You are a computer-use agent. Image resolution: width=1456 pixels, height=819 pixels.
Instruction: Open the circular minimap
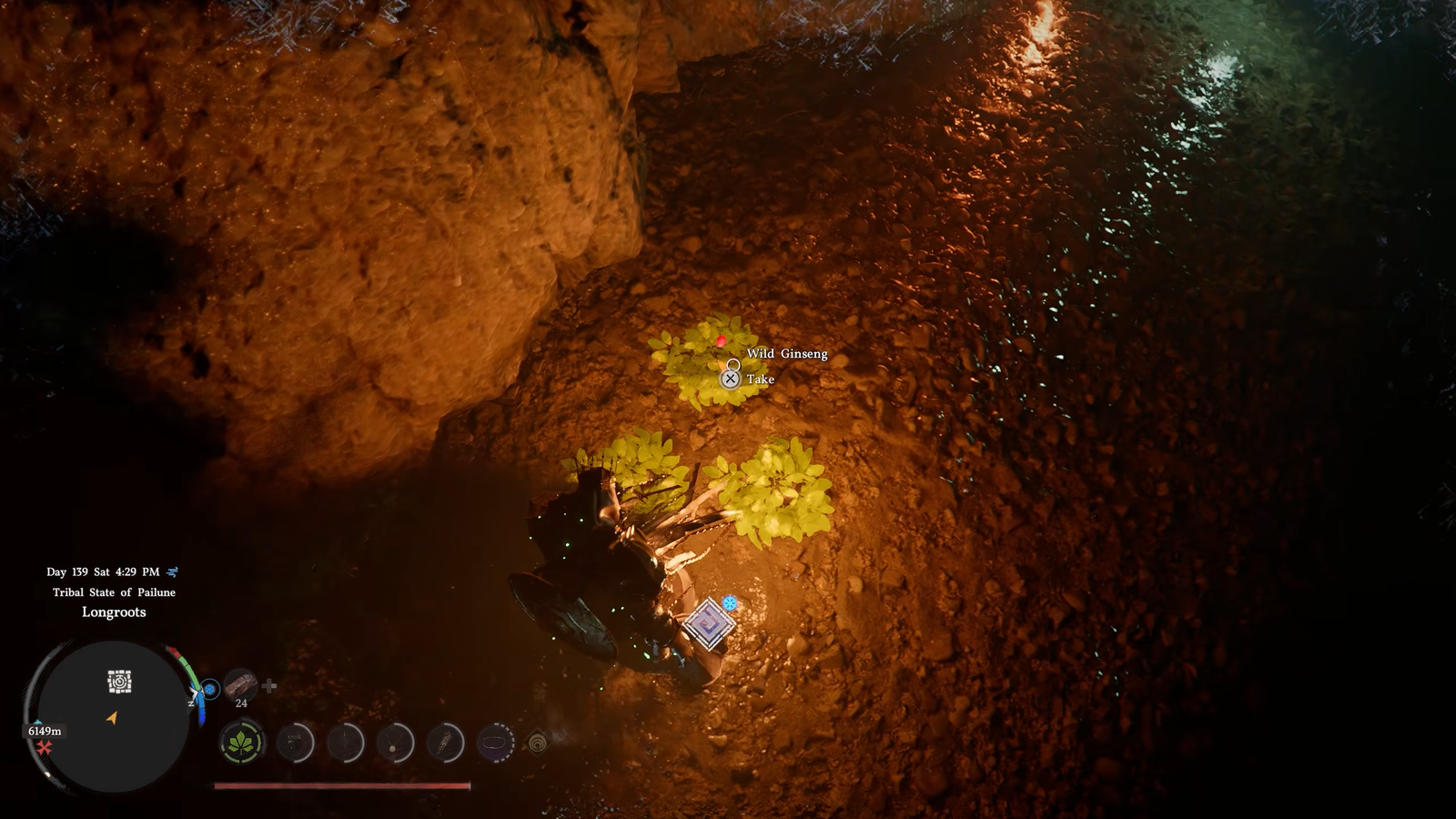point(111,715)
